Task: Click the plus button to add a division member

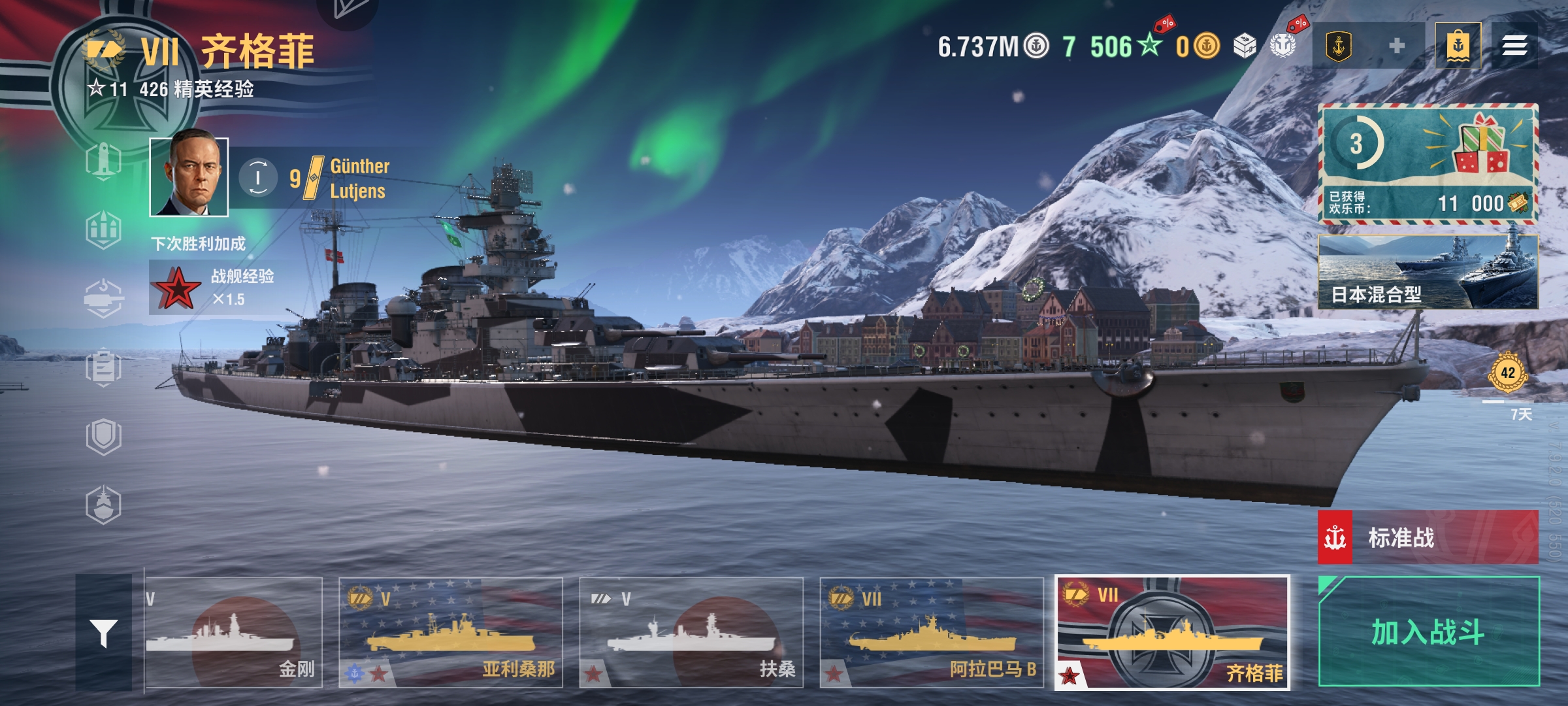Action: 1397,46
